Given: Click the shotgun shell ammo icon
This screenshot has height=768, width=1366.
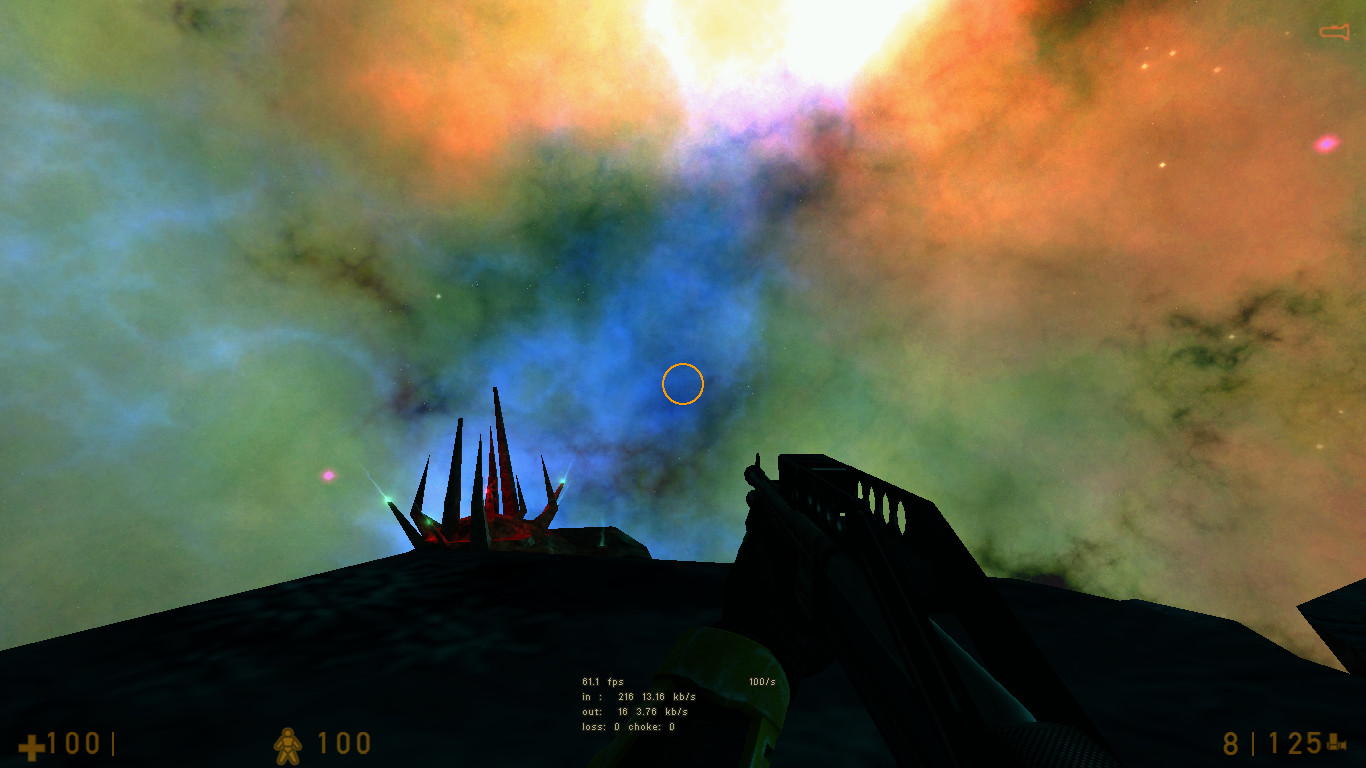Looking at the screenshot, I should tap(1337, 744).
